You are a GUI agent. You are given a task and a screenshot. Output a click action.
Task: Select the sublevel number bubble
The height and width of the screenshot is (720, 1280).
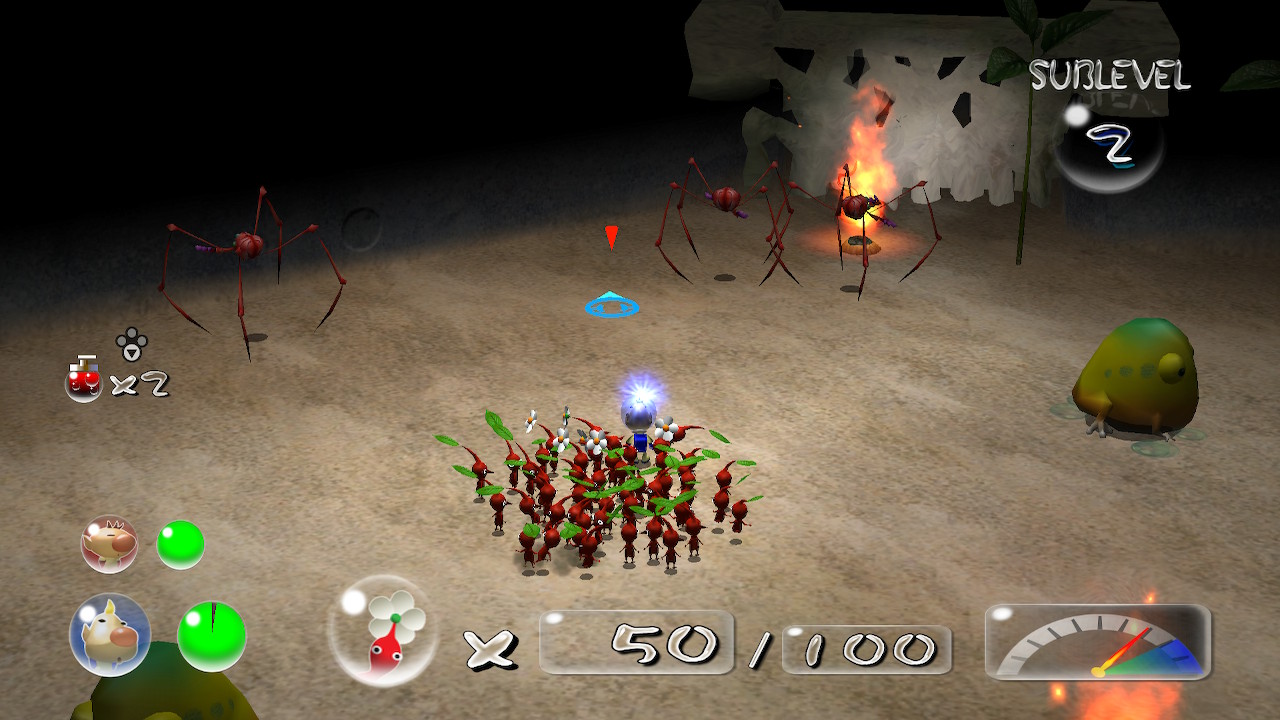coord(1108,145)
